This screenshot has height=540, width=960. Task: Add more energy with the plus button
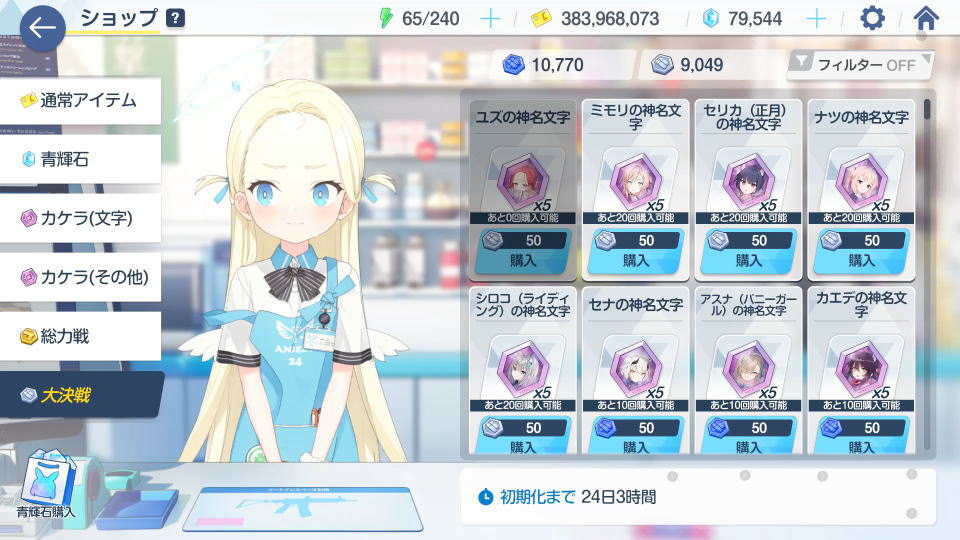(x=490, y=18)
